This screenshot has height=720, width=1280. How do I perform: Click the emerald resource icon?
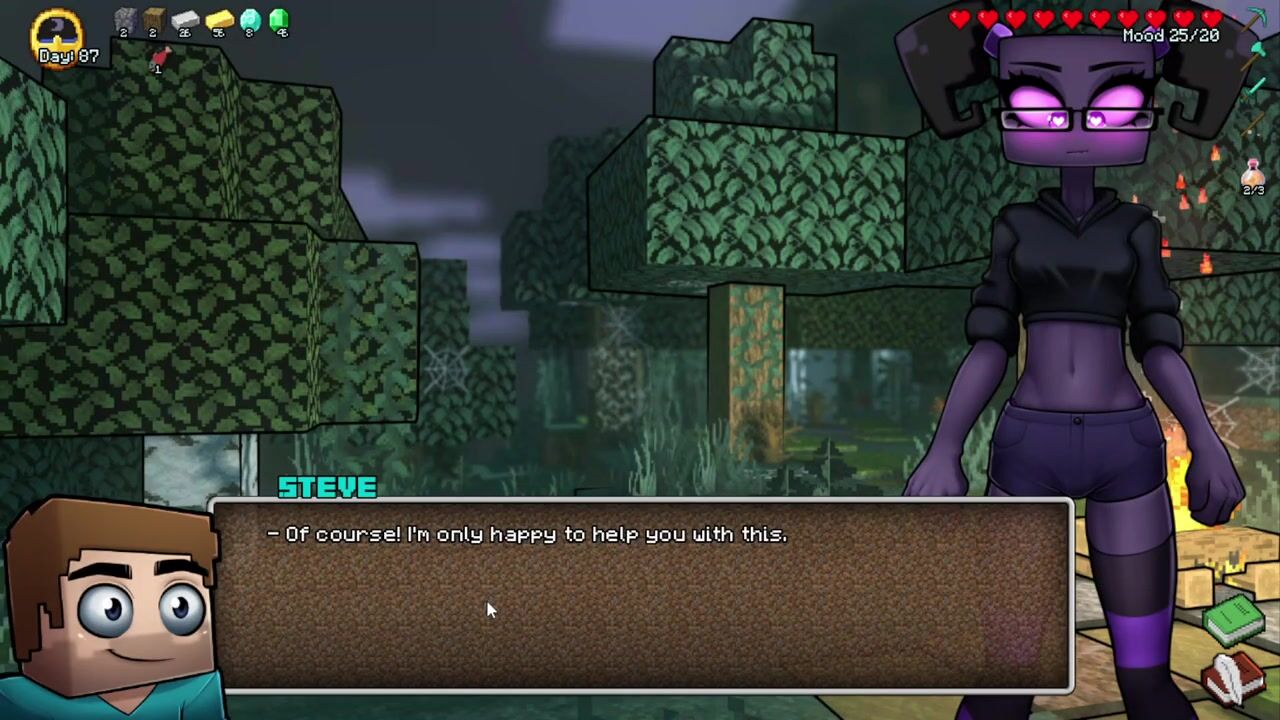coord(280,20)
